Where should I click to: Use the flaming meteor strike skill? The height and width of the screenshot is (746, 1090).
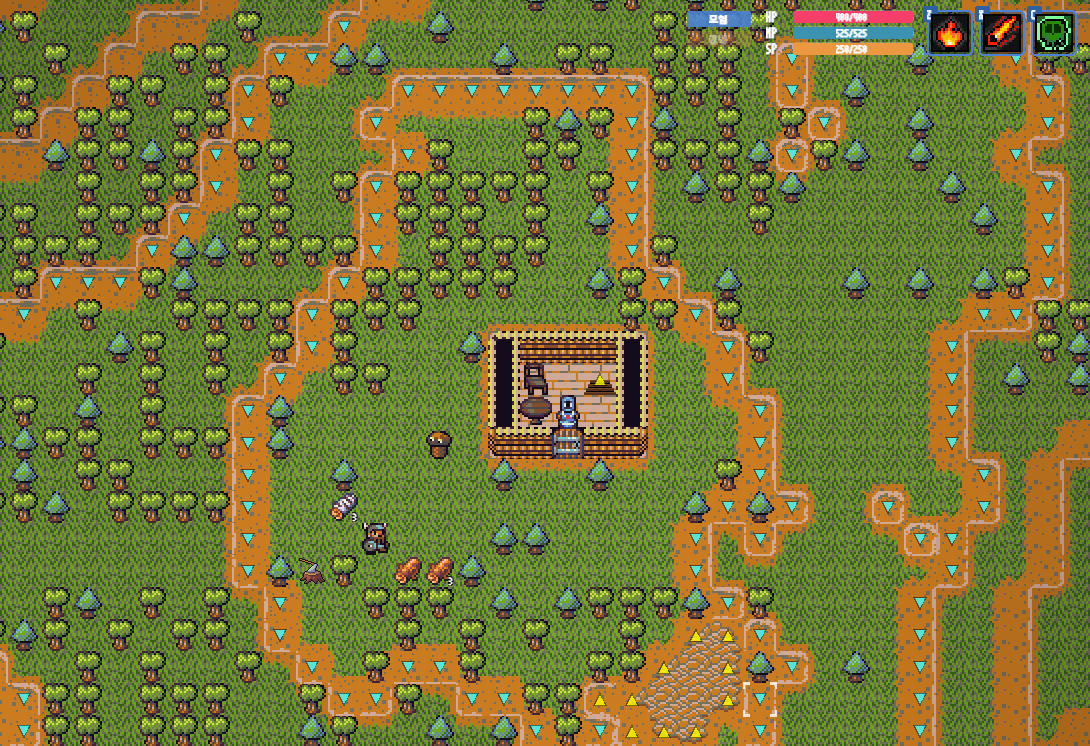1001,34
